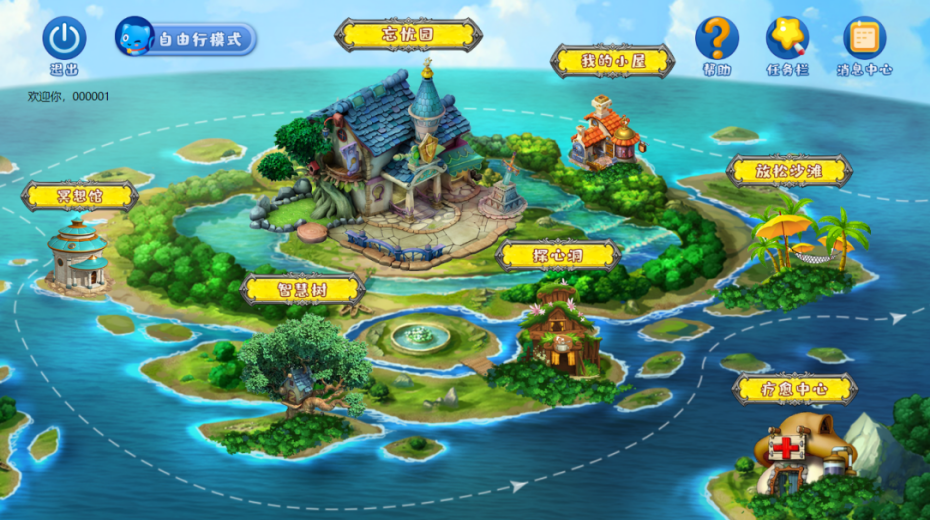This screenshot has height=520, width=930.
Task: Select the 智慧树 location banner
Action: (302, 290)
